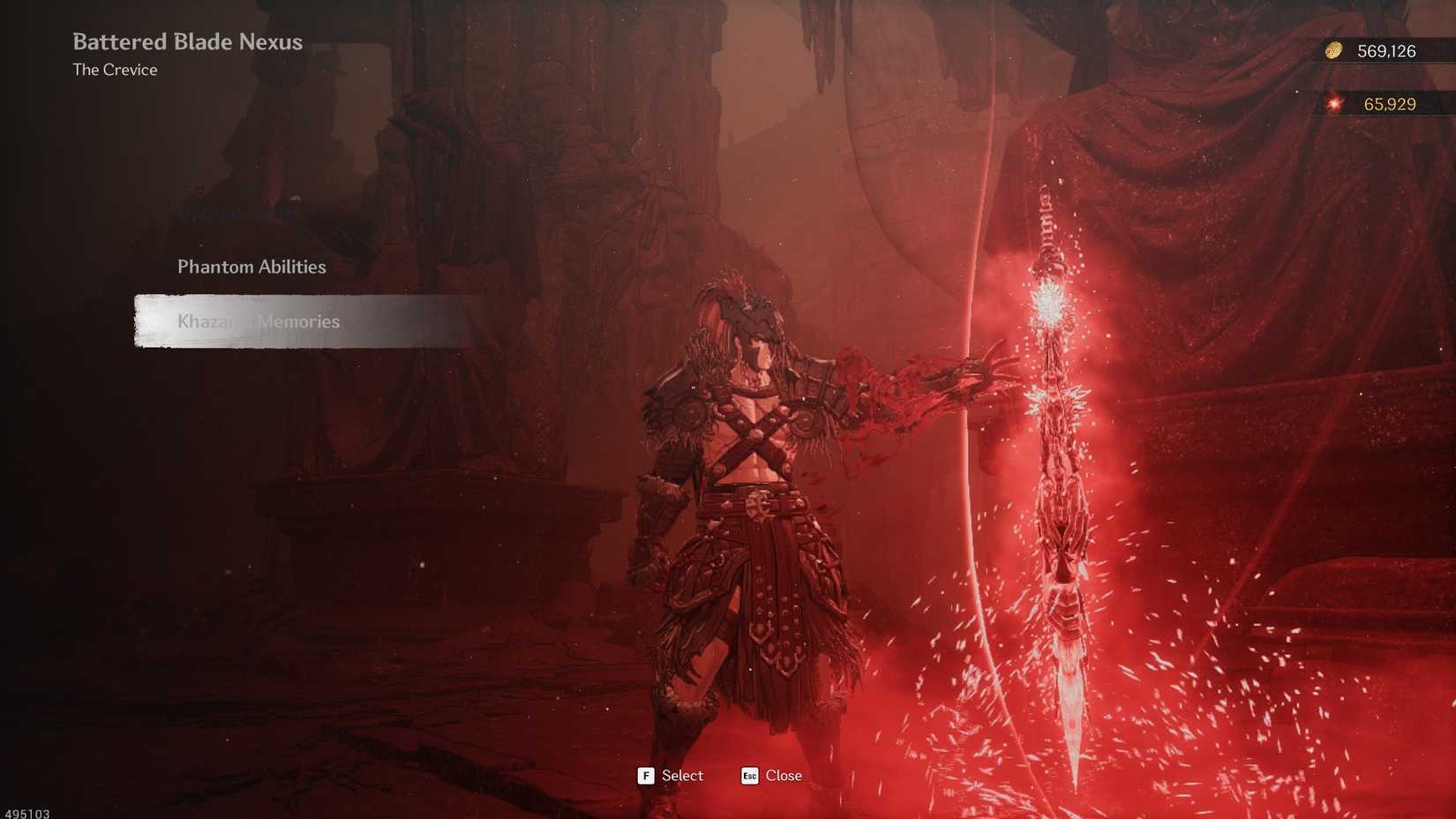This screenshot has width=1456, height=819.
Task: Open the highlighted Khazan's Memories entry
Action: click(259, 321)
